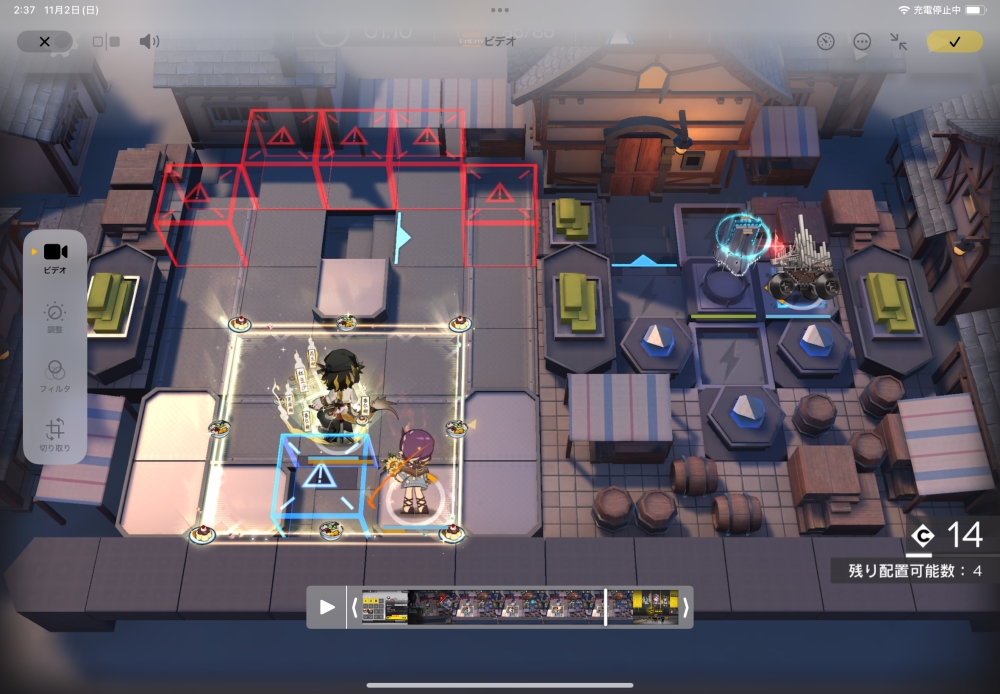Image resolution: width=1000 pixels, height=694 pixels.
Task: Play the video with the triangle button
Action: click(x=327, y=607)
